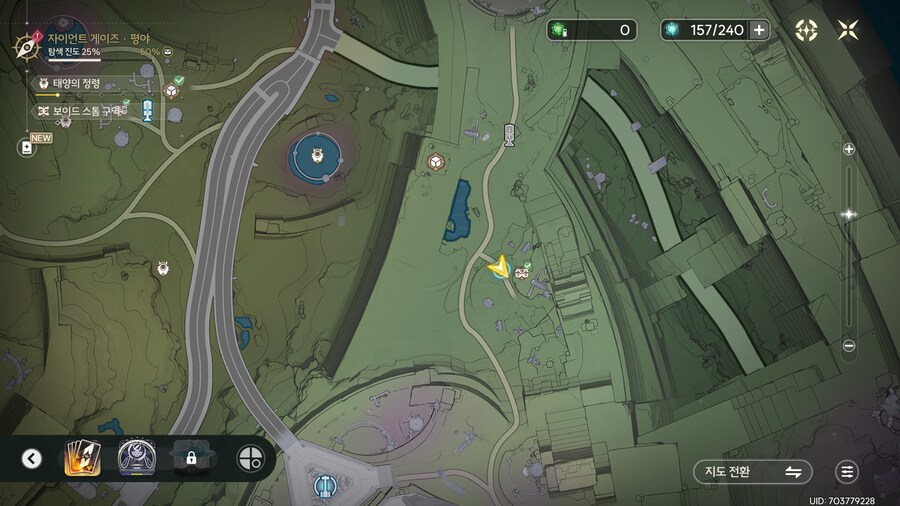
Task: Zoom out the map with minus button
Action: click(x=849, y=346)
